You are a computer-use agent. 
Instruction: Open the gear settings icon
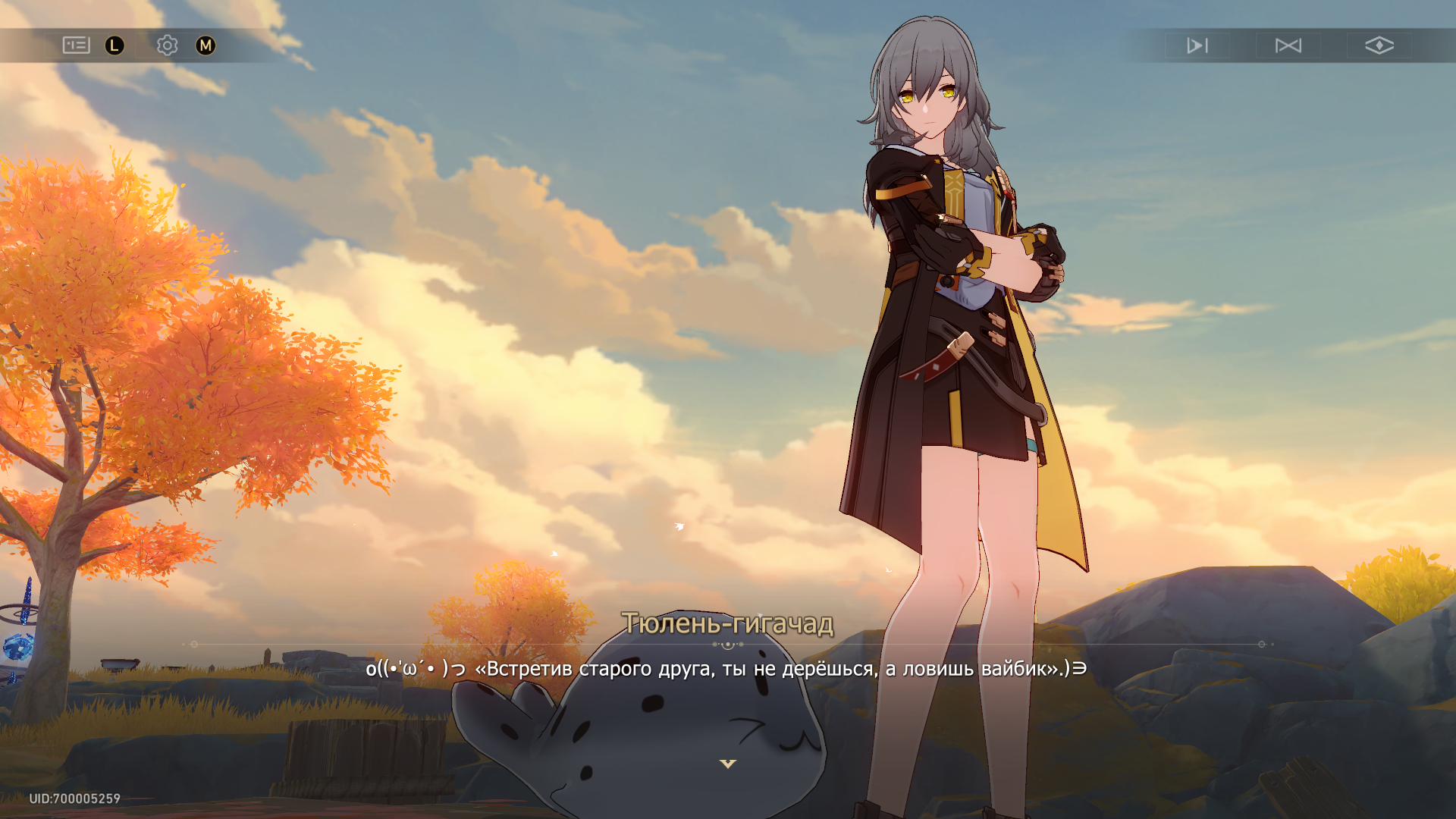click(167, 45)
